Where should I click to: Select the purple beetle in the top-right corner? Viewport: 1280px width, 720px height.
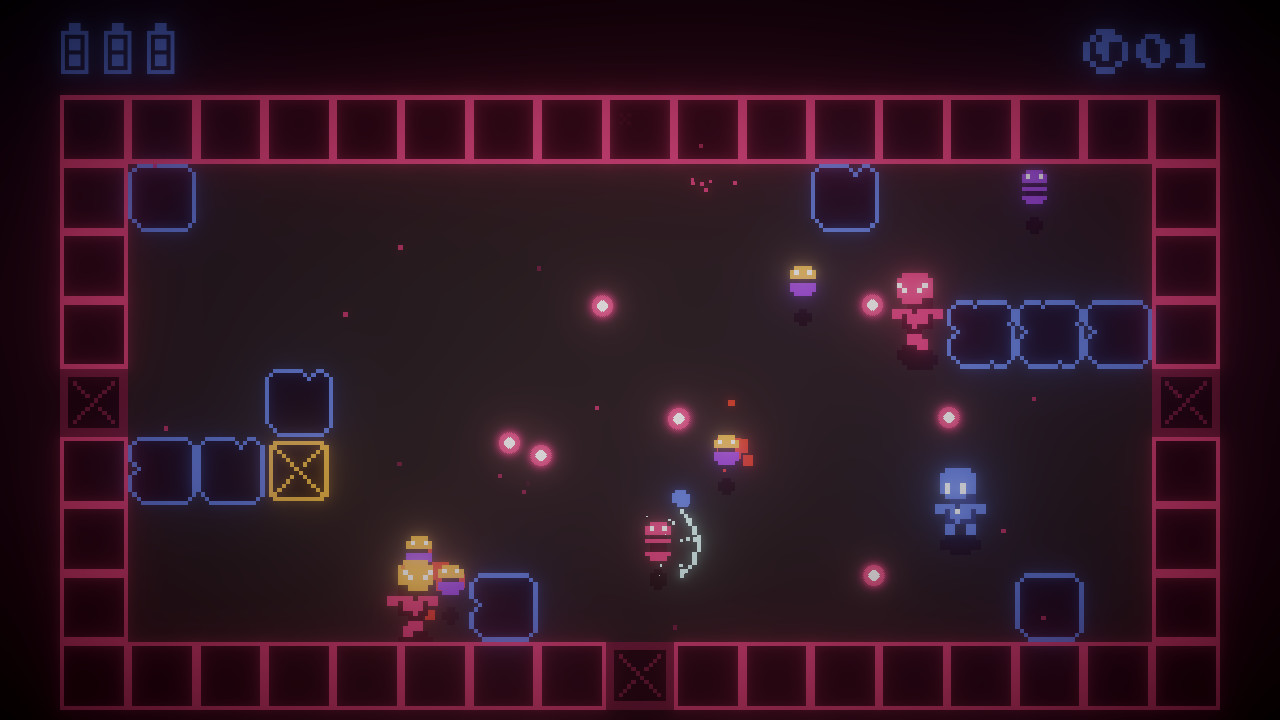[1036, 185]
